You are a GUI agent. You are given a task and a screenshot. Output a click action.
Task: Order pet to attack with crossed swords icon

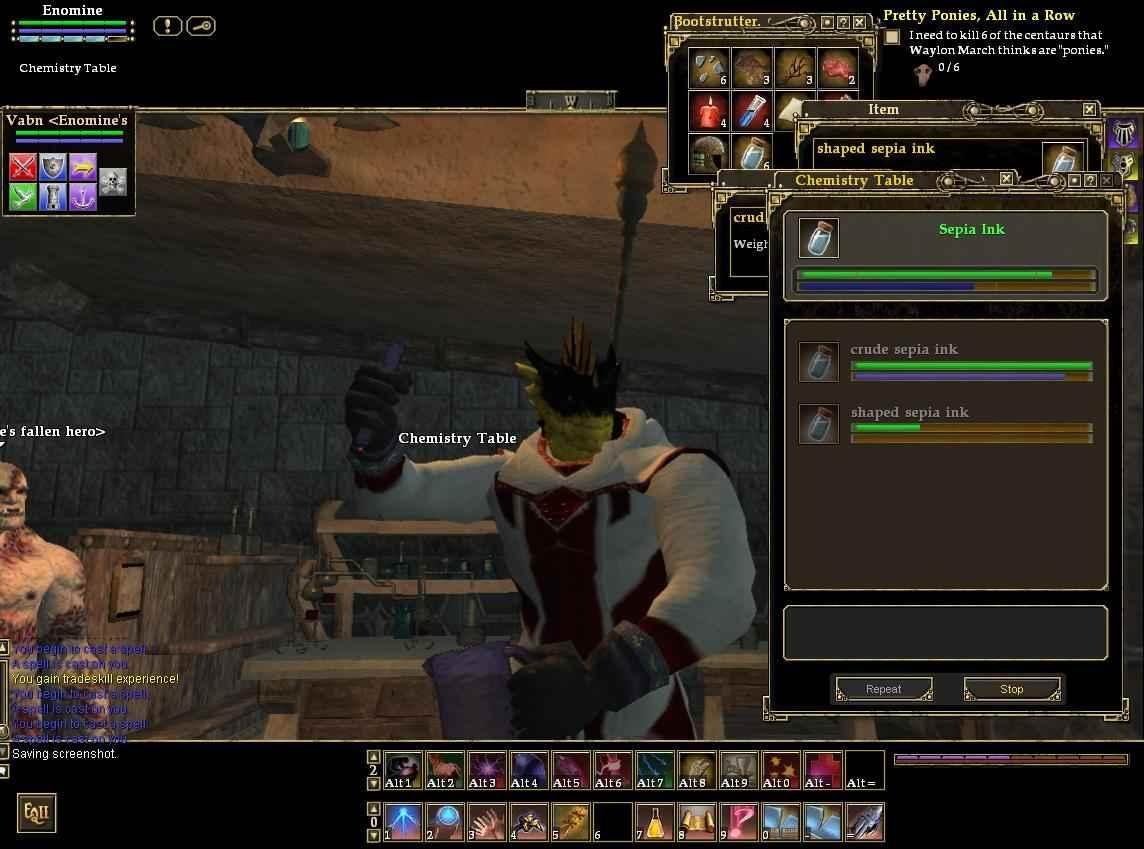(23, 166)
